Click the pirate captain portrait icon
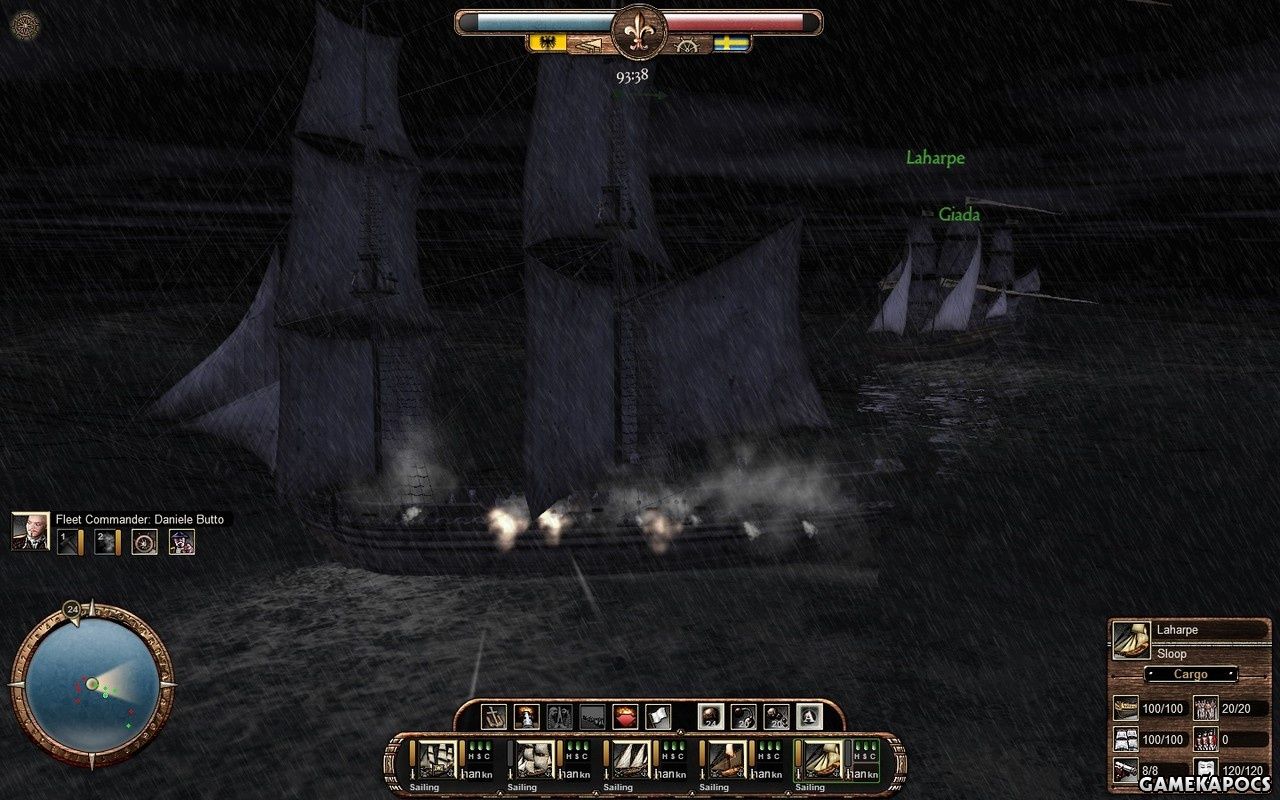Image resolution: width=1280 pixels, height=800 pixels. coord(182,542)
